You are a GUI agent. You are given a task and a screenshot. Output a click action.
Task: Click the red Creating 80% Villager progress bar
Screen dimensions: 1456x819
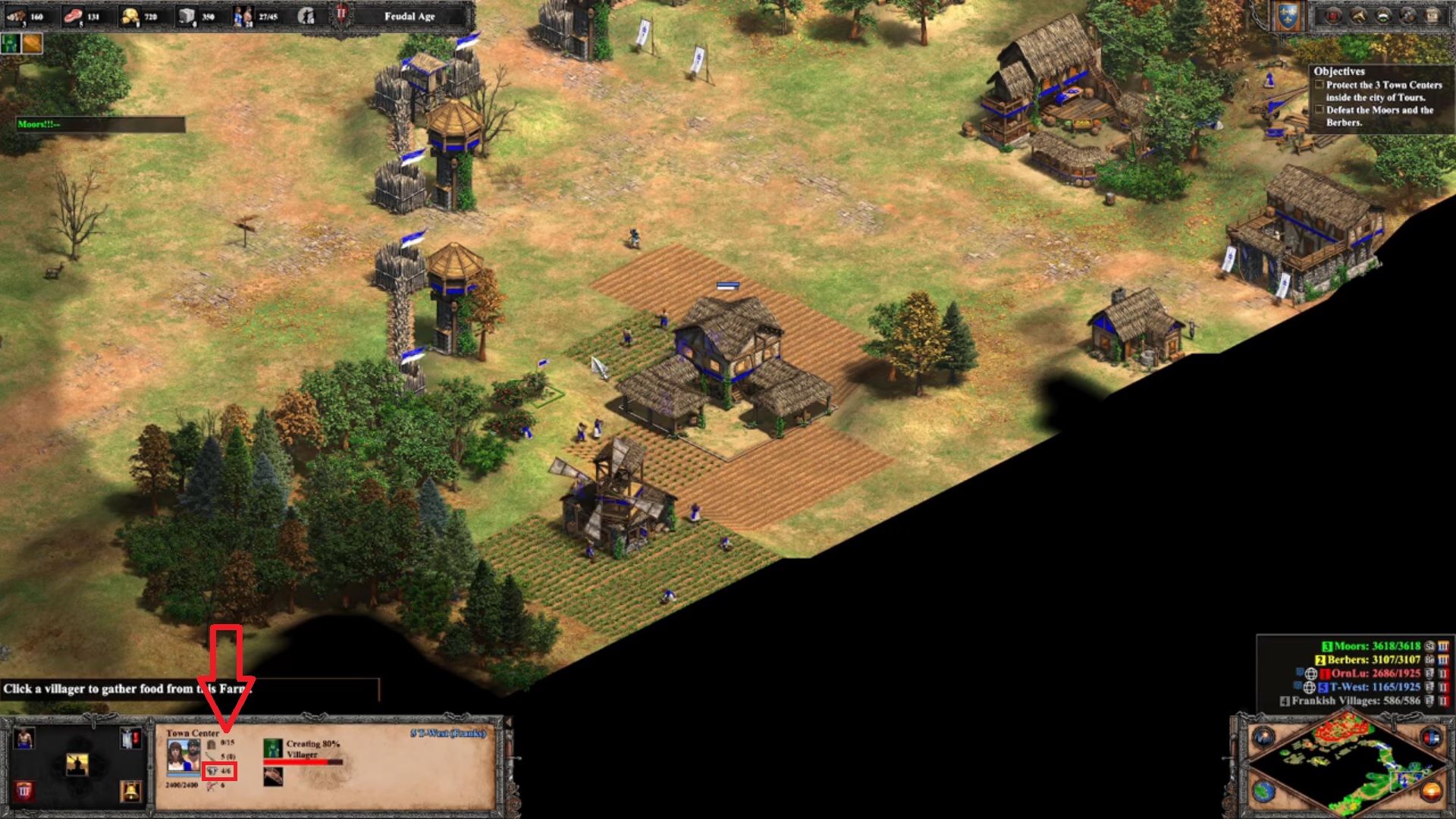[x=303, y=762]
